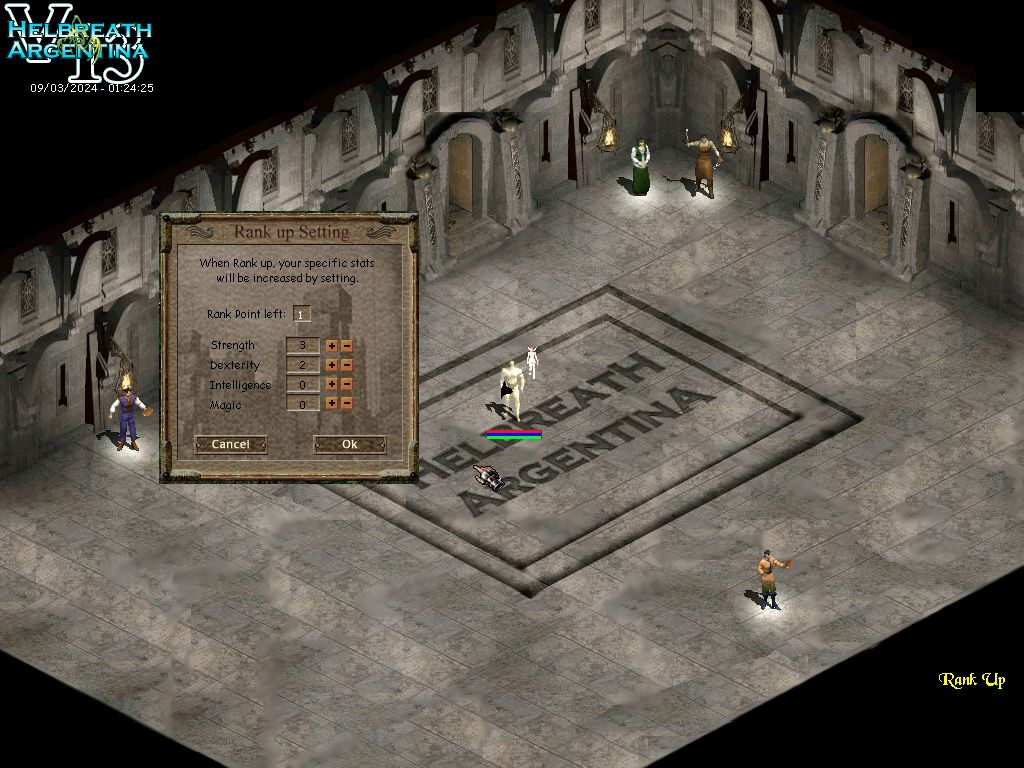Increase Strength with its plus button

[332, 346]
